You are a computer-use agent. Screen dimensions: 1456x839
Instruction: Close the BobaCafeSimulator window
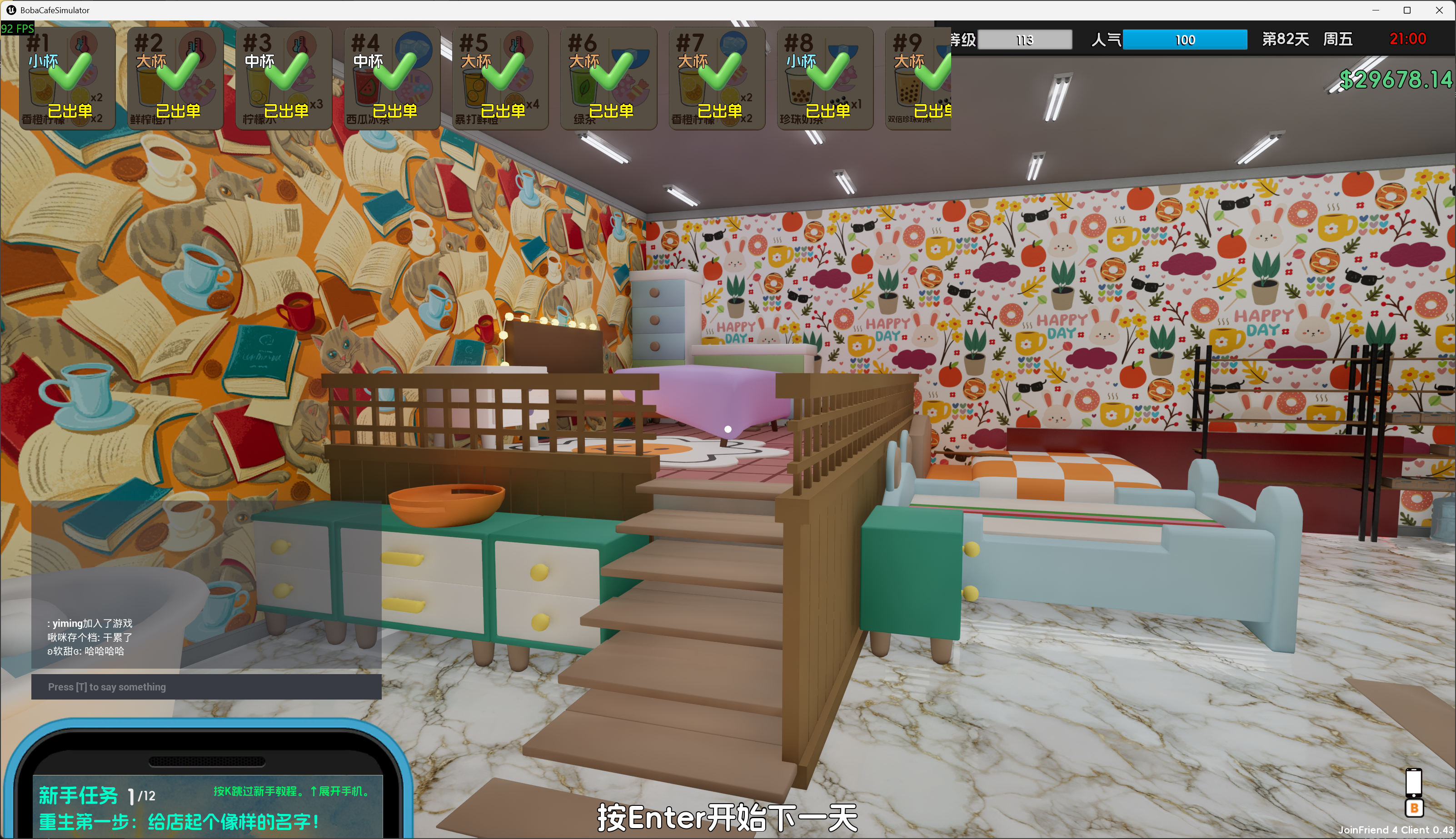pyautogui.click(x=1439, y=10)
